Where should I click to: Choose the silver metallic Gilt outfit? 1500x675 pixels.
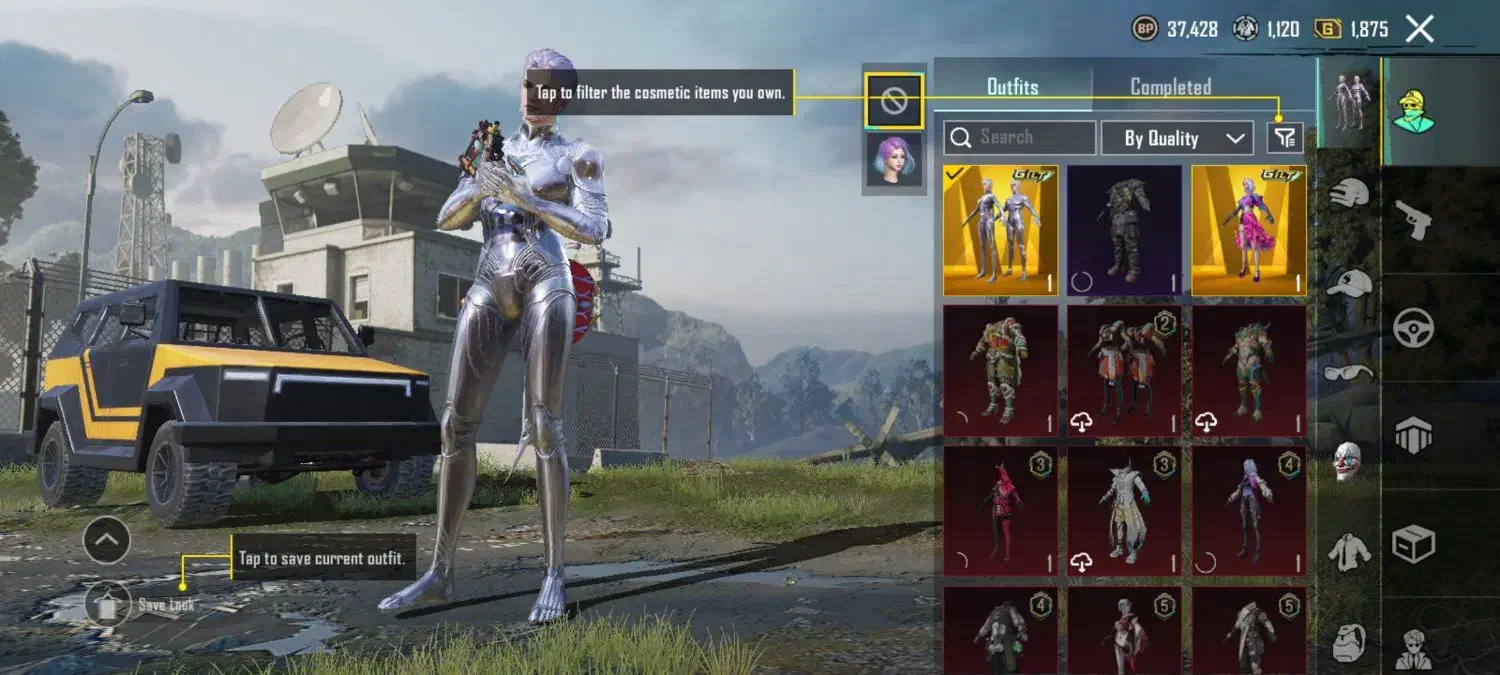coord(1000,231)
